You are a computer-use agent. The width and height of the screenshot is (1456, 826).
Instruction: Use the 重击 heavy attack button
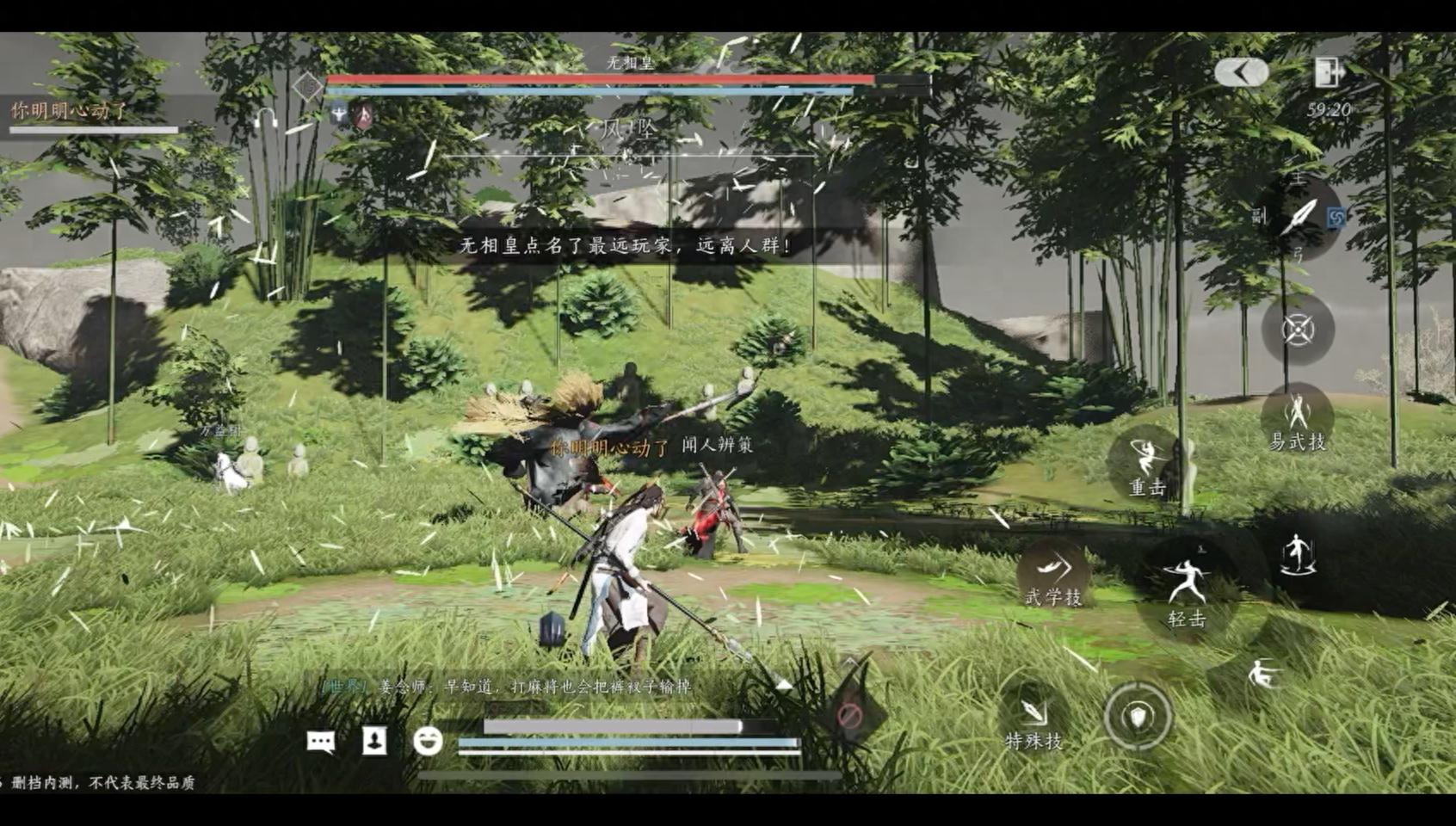(x=1146, y=465)
